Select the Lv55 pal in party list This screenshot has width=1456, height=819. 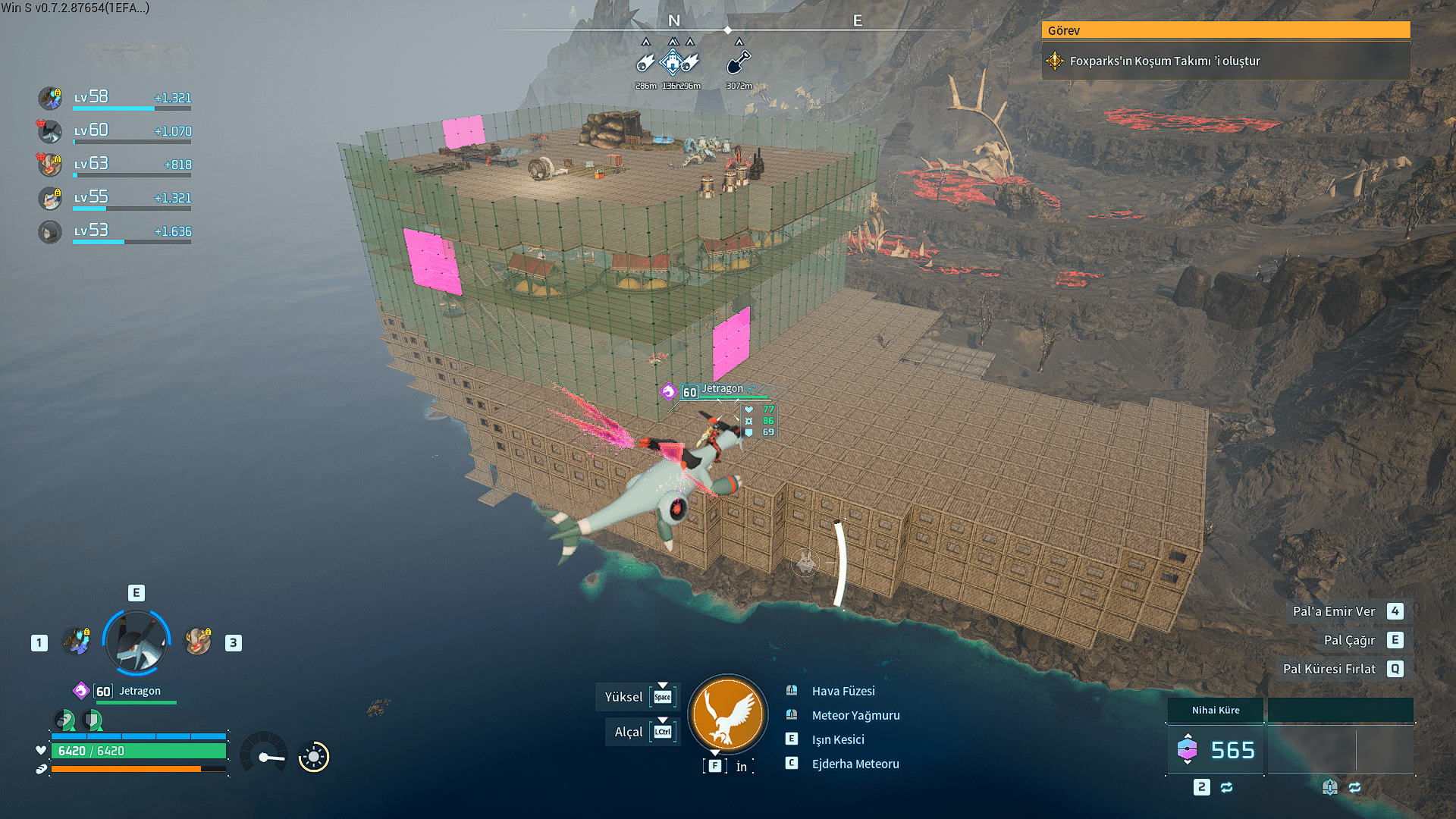point(50,198)
